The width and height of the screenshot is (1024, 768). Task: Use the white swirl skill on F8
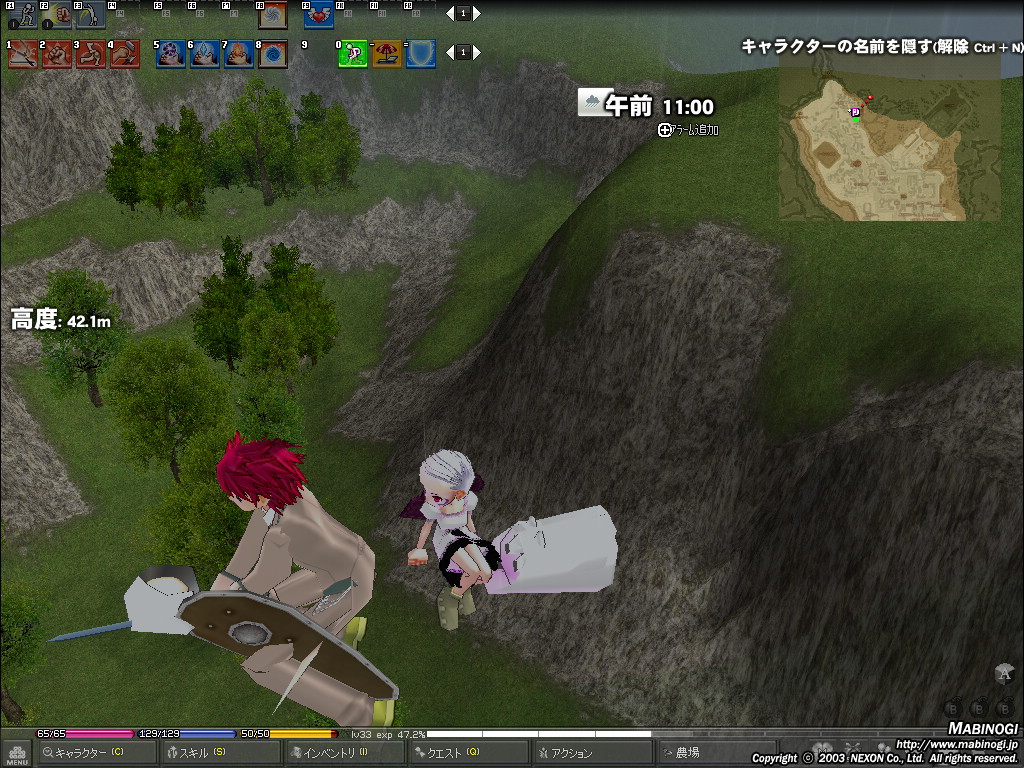pos(272,14)
